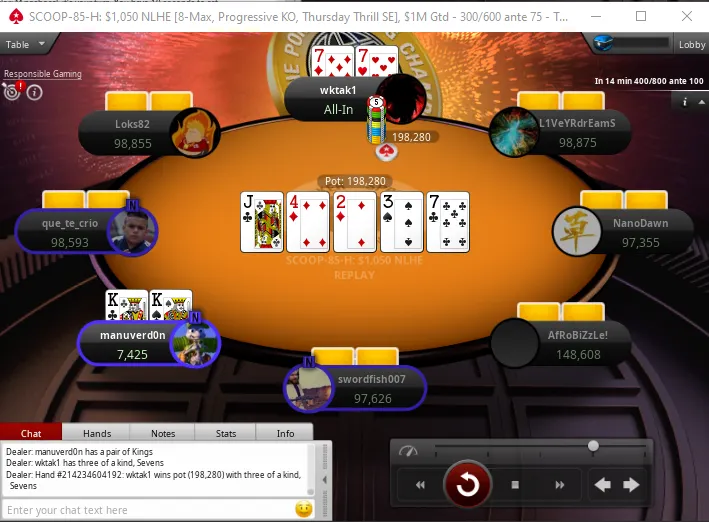Click the info icon under Responsible Gaming
This screenshot has width=709, height=522.
[x=34, y=92]
